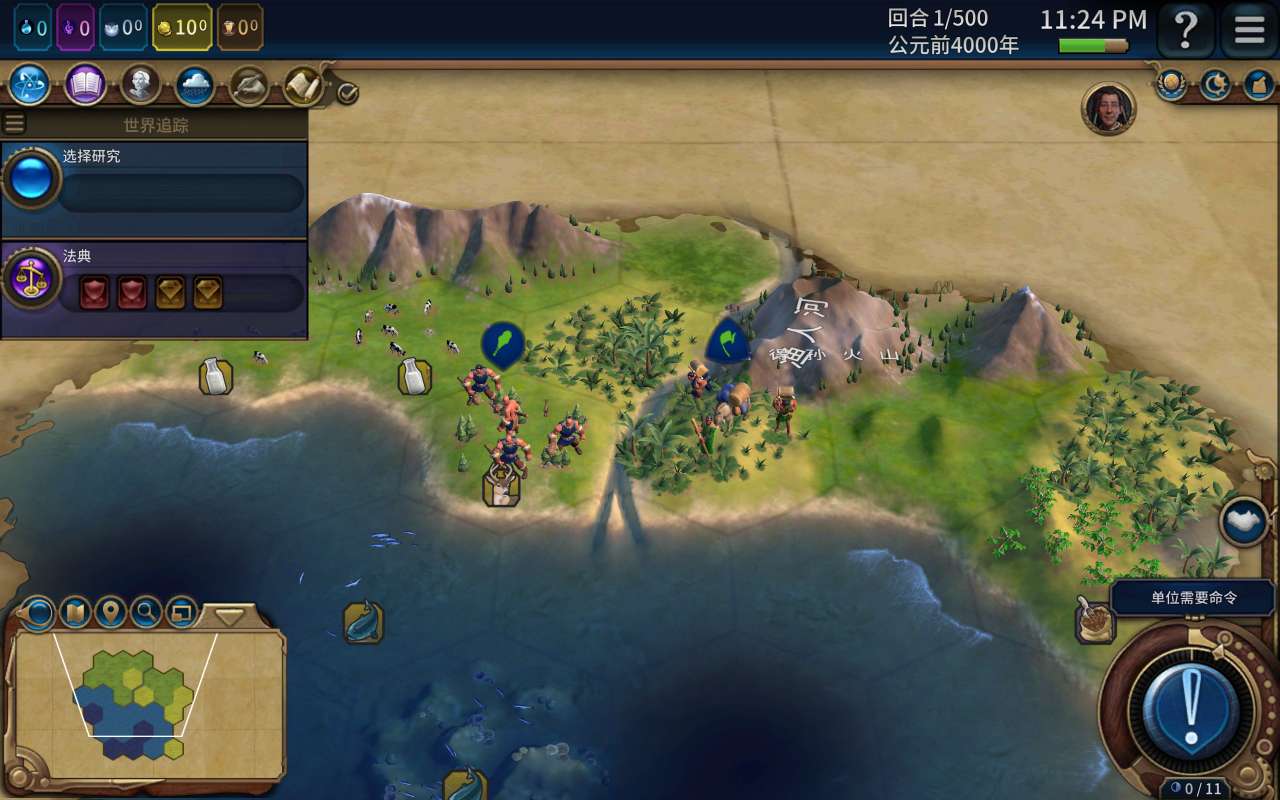Open the Great People screen bust icon

coord(139,86)
